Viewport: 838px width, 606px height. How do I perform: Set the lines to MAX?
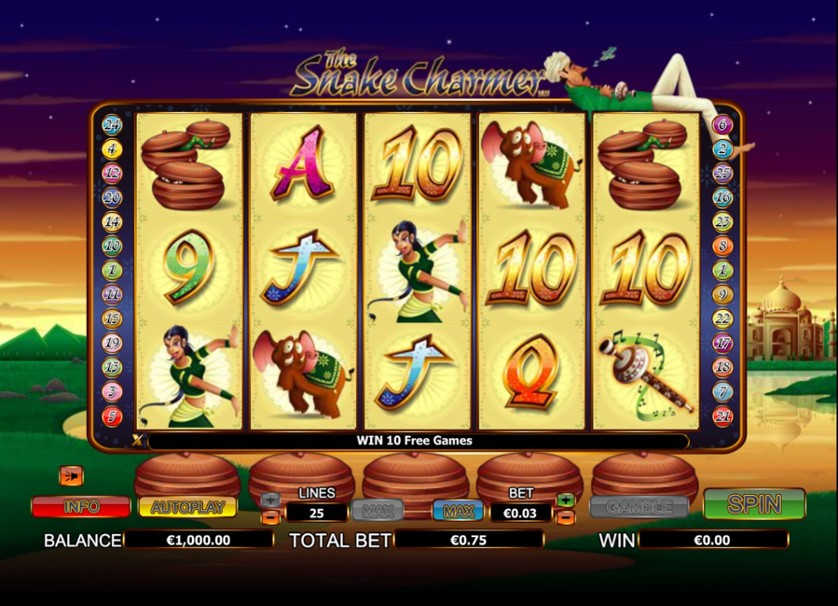point(377,511)
